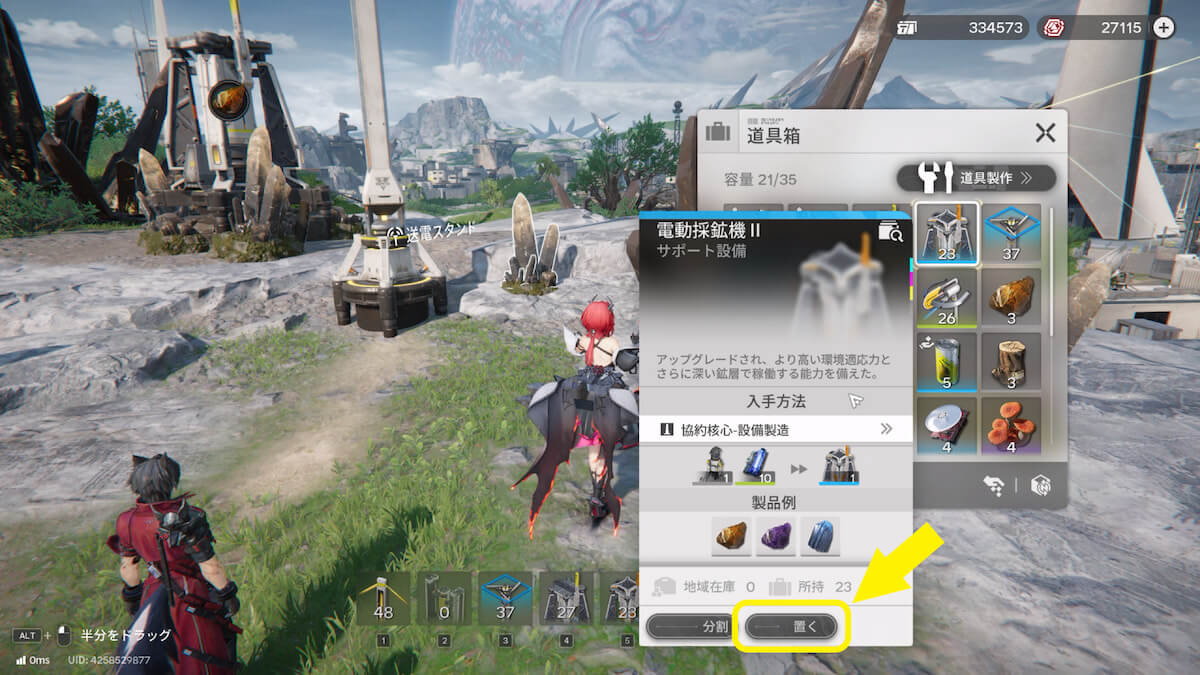Select hotbar slot 2 showing 0 items

(x=443, y=599)
